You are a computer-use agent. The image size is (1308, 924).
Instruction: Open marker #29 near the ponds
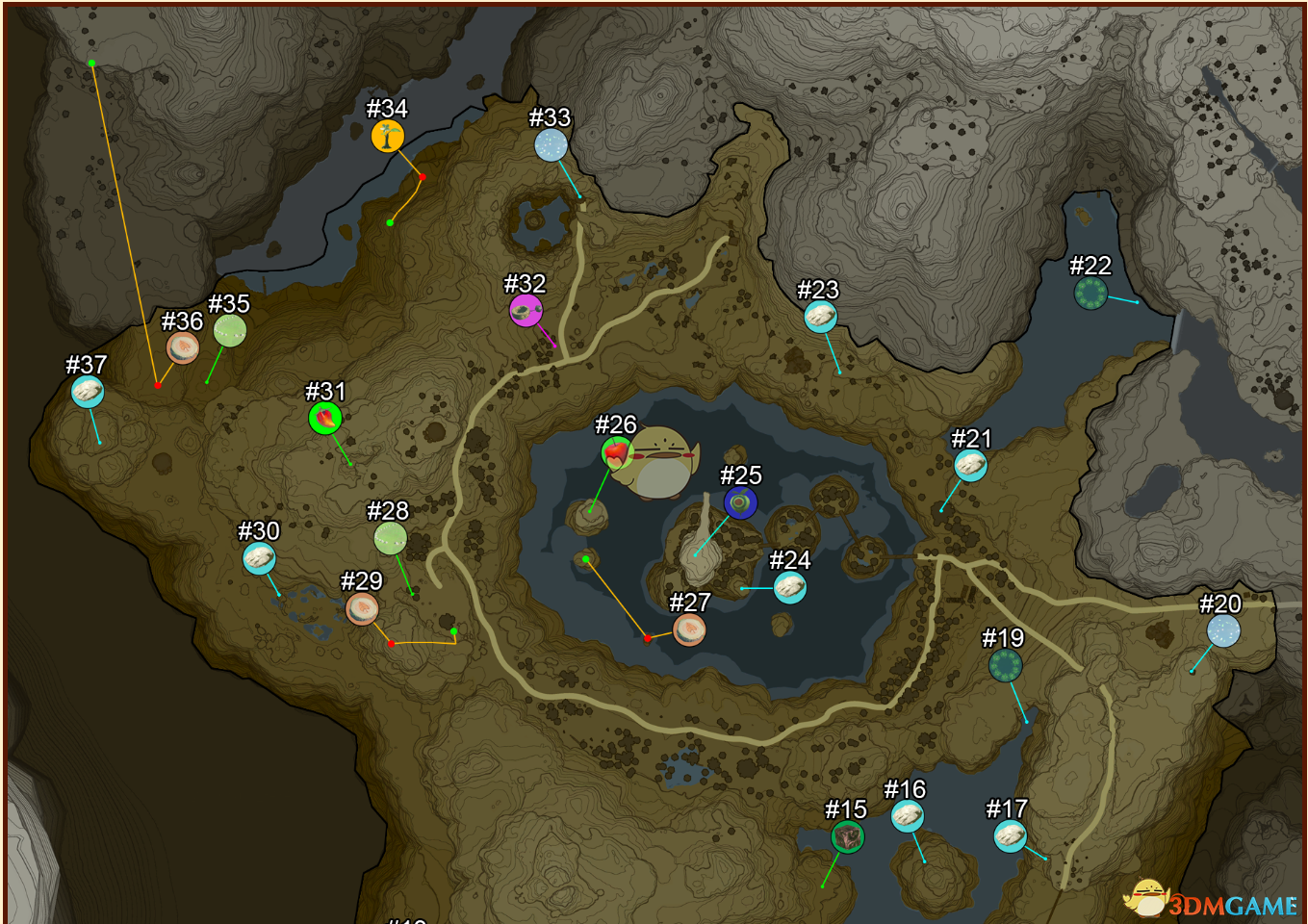click(362, 608)
